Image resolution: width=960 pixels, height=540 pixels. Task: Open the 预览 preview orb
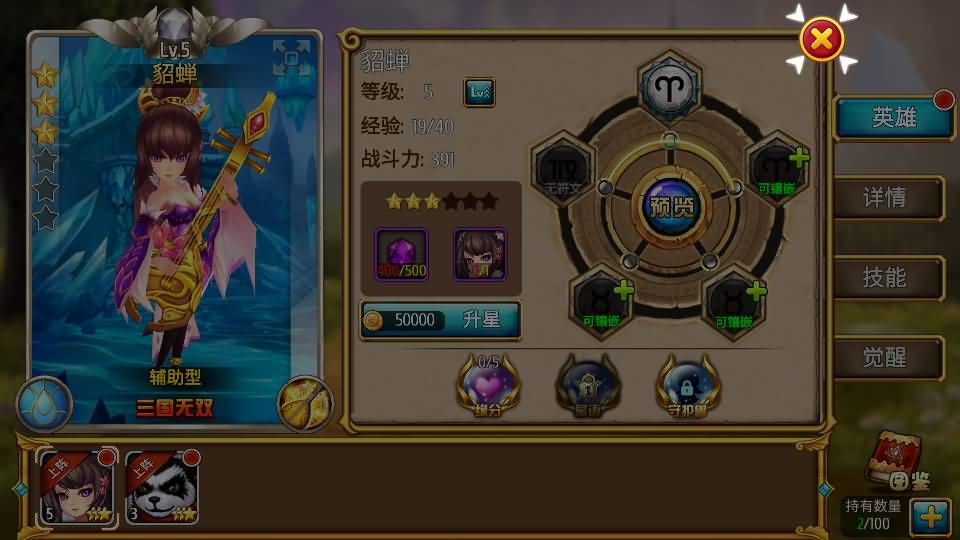[671, 209]
